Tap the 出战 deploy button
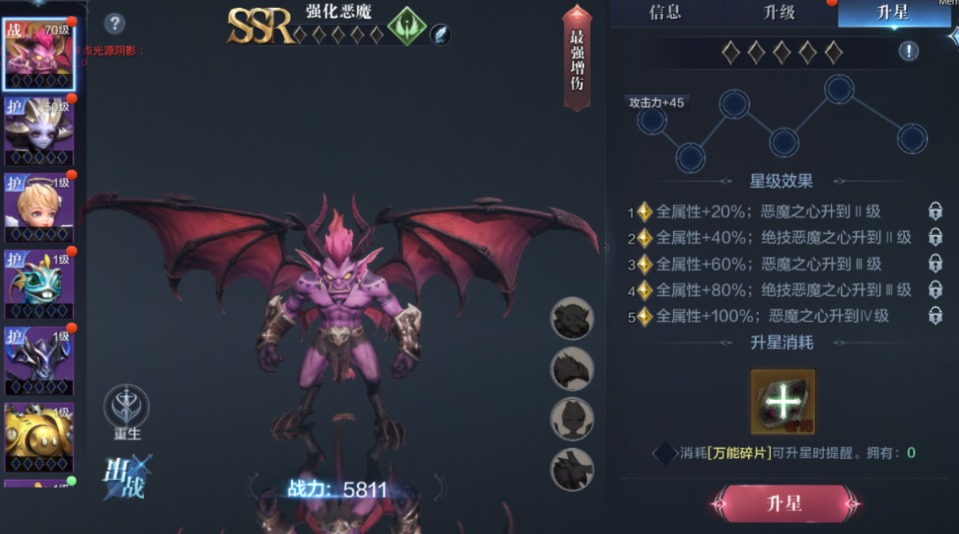The width and height of the screenshot is (959, 534). click(126, 476)
